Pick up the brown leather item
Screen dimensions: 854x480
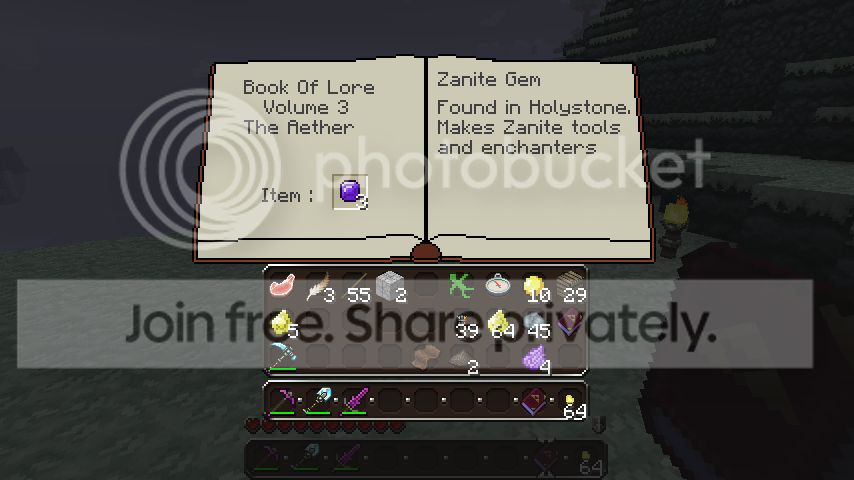click(426, 357)
